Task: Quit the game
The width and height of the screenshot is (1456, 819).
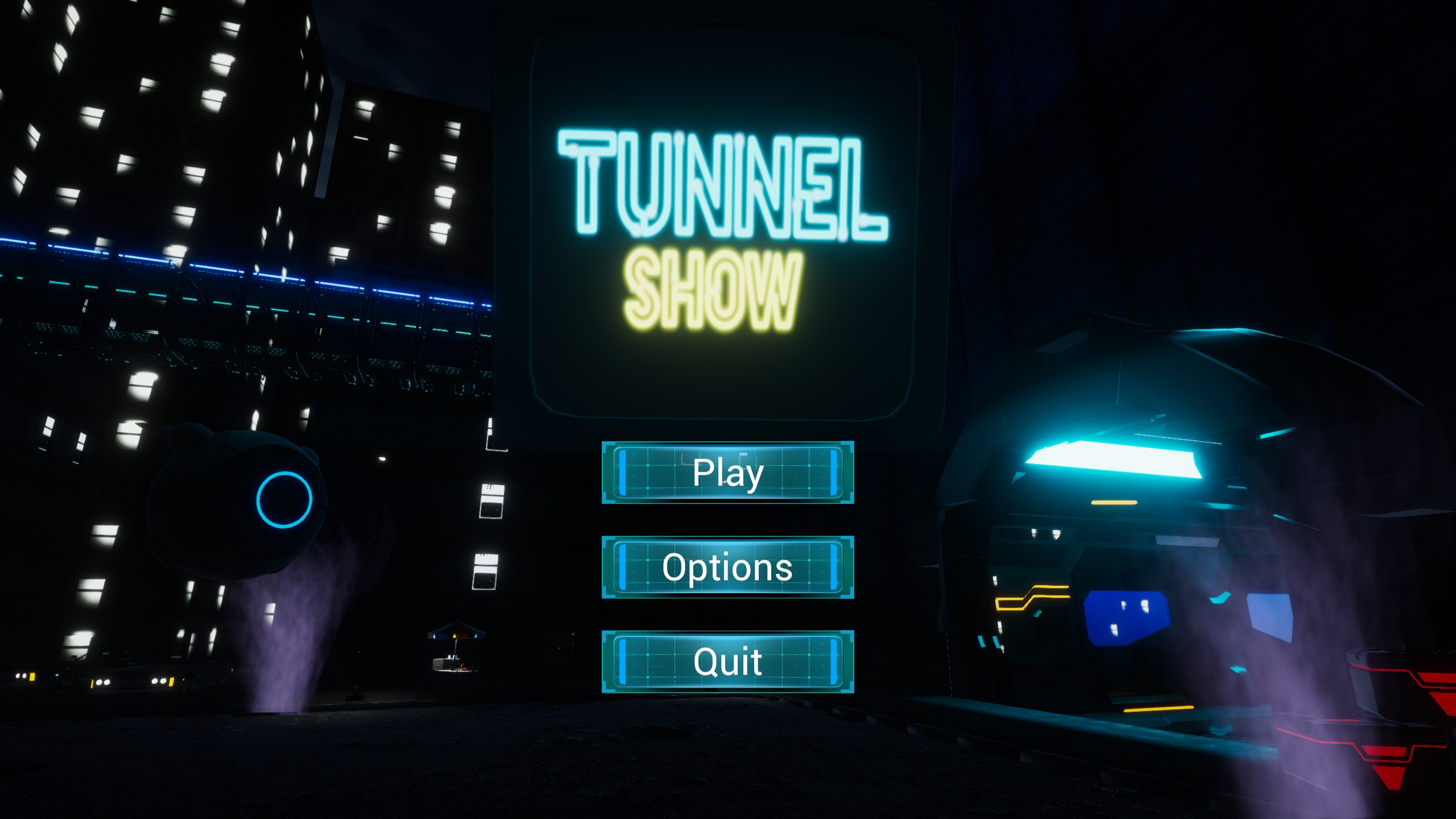Action: pyautogui.click(x=727, y=661)
